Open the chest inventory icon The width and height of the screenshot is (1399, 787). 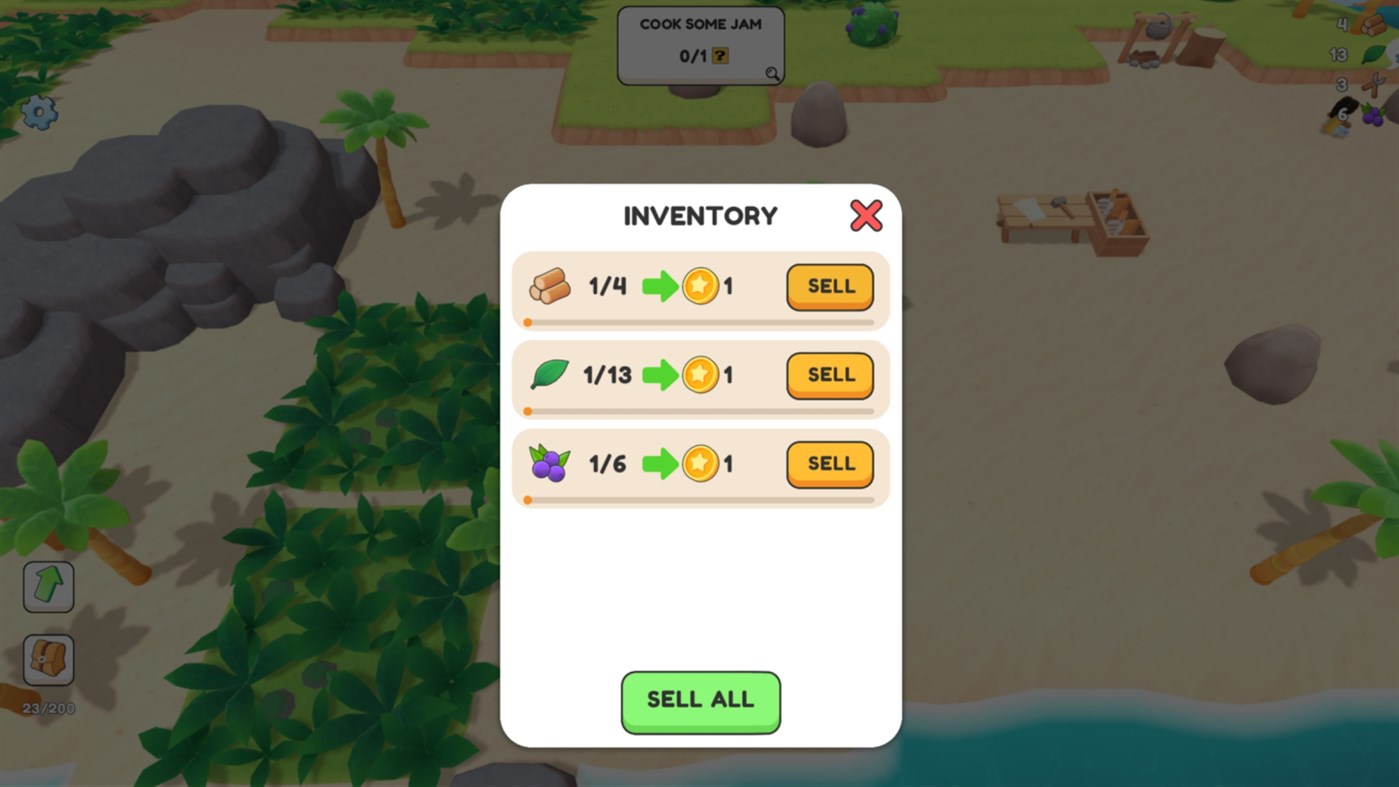[47, 659]
